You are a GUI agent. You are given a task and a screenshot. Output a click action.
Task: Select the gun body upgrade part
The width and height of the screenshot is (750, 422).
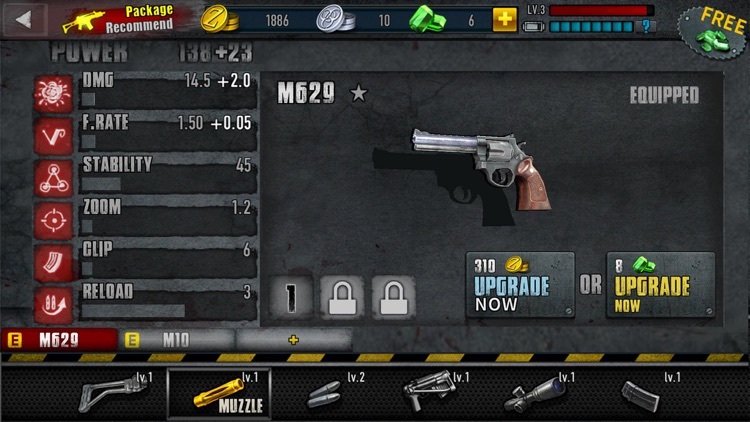pyautogui.click(x=433, y=393)
